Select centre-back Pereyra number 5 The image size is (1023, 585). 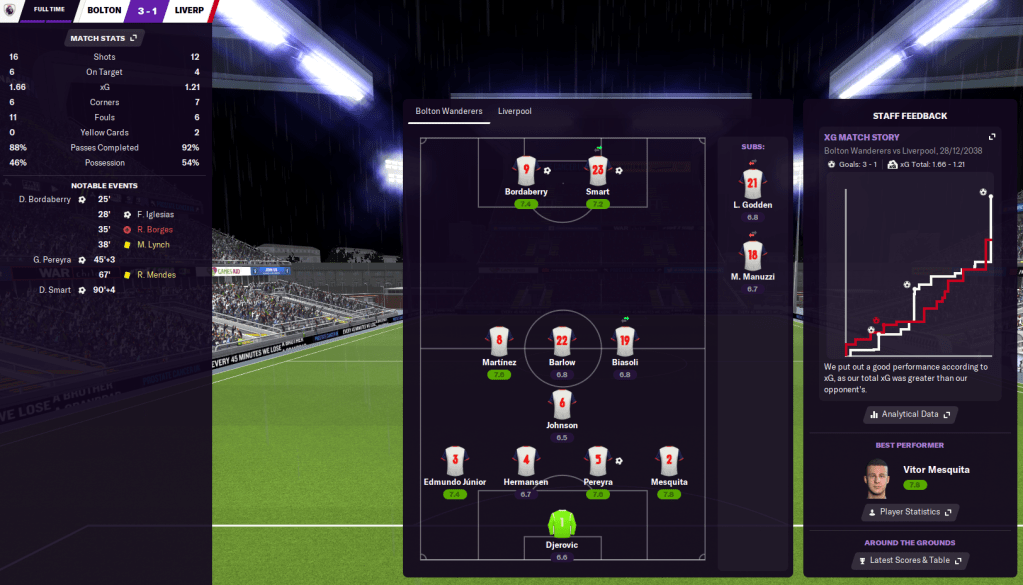598,460
